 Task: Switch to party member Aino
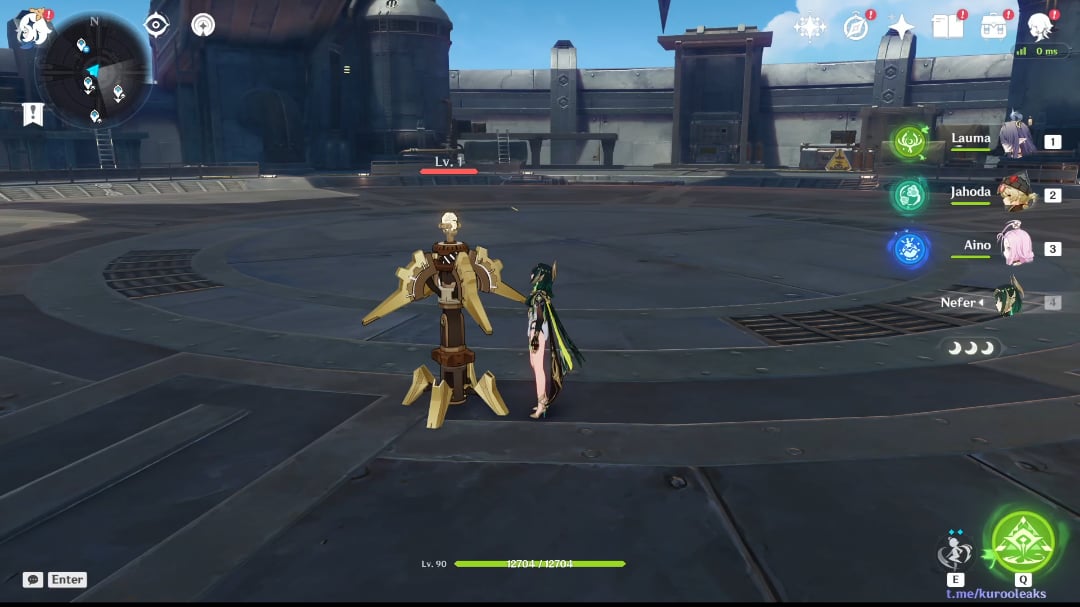[x=1013, y=247]
